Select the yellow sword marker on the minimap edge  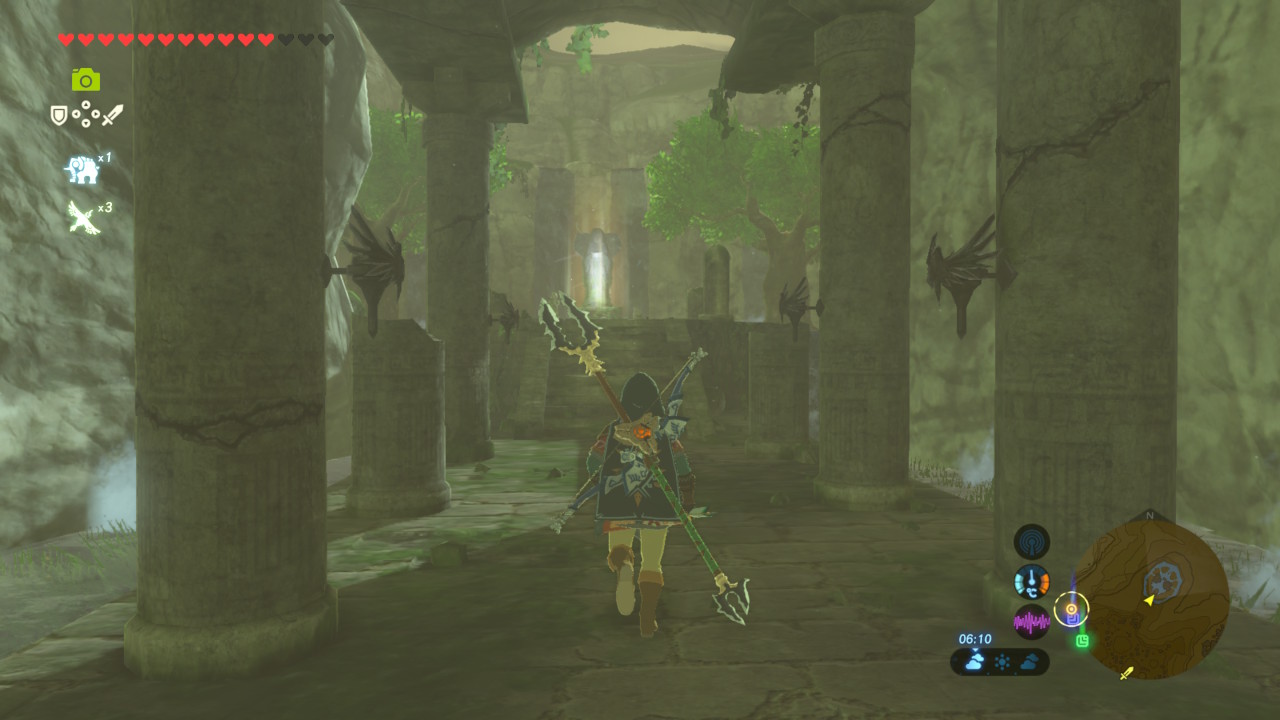click(1127, 673)
